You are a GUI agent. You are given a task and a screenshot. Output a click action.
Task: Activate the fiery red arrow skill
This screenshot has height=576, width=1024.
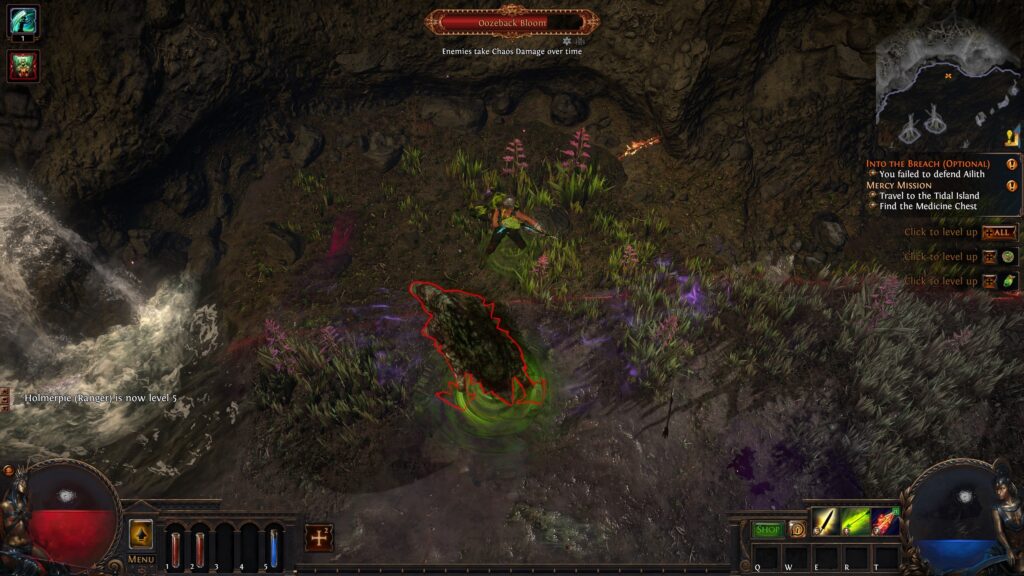tap(885, 522)
